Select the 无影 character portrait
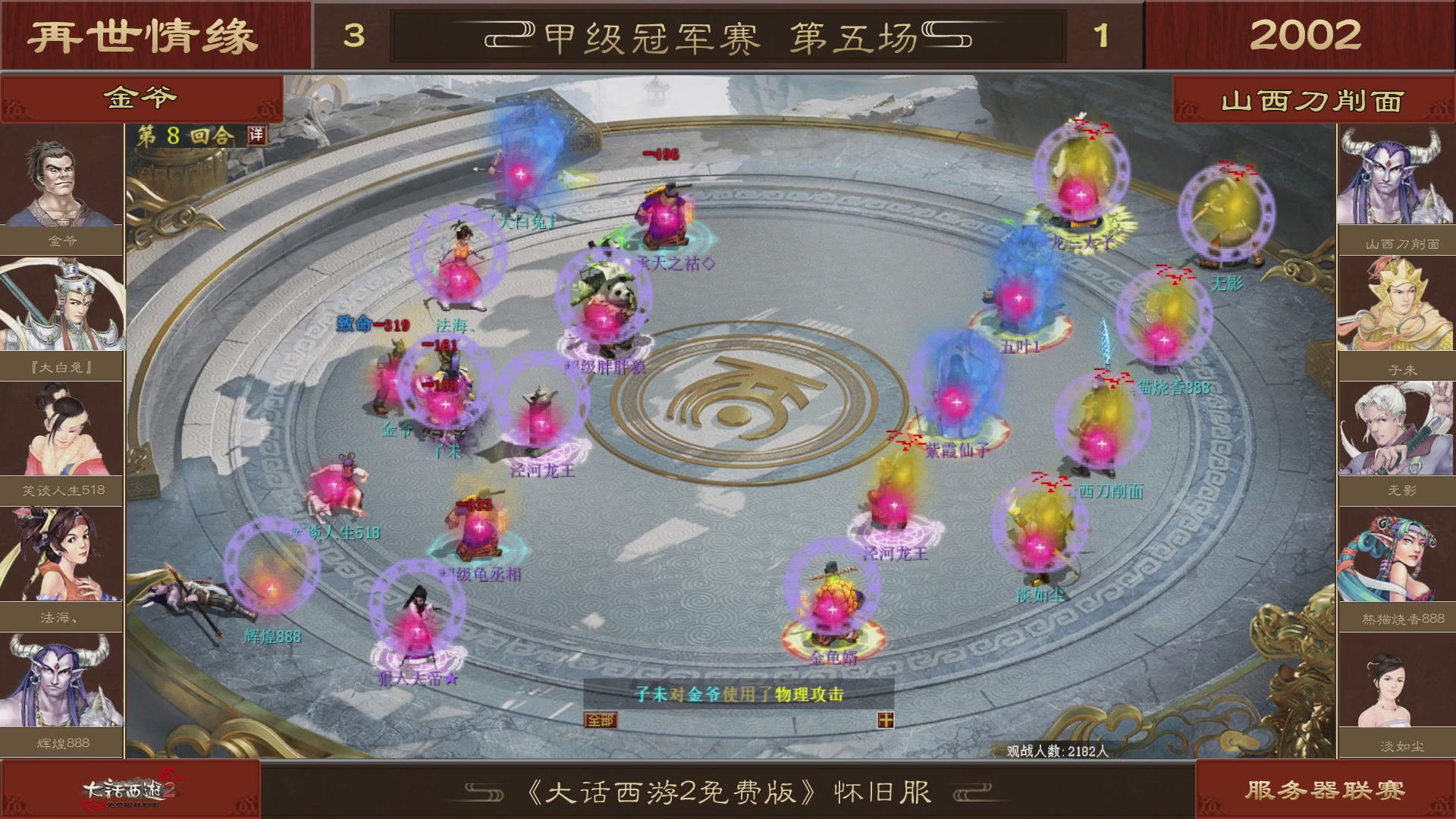The image size is (1456, 819). coord(1395,428)
